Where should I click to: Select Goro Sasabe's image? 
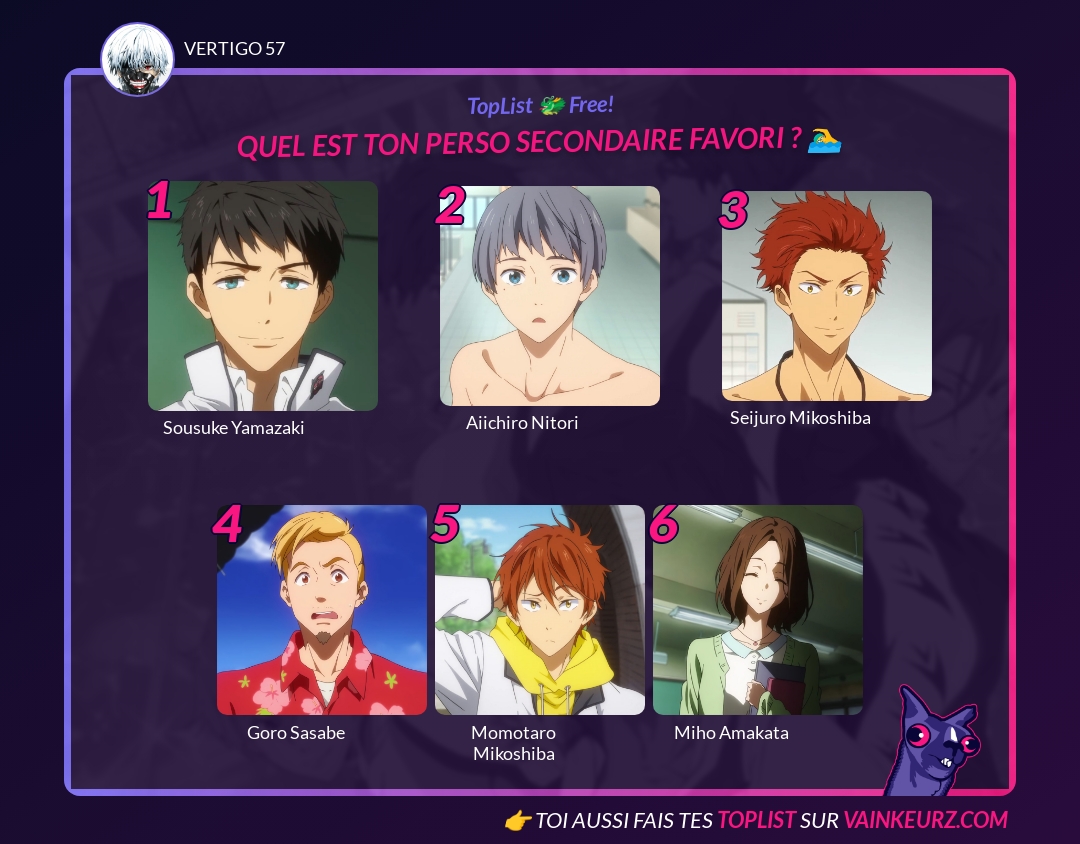point(322,610)
